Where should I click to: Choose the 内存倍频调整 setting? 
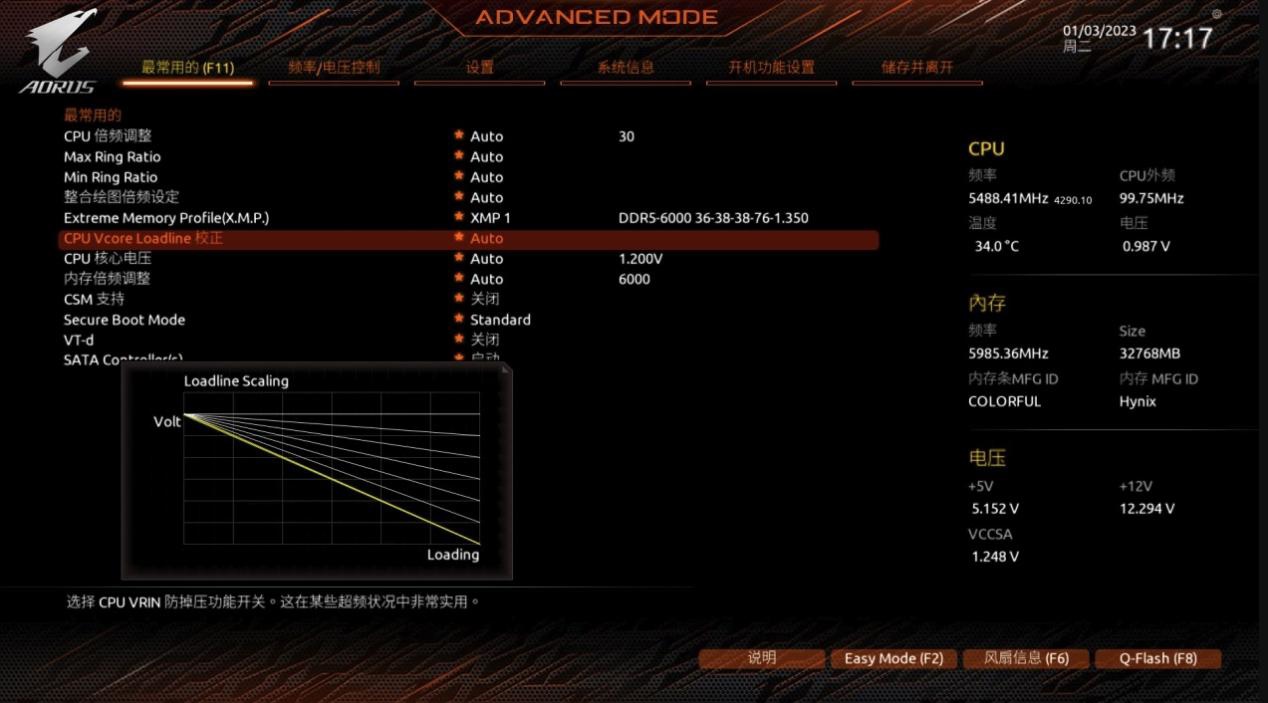click(108, 279)
